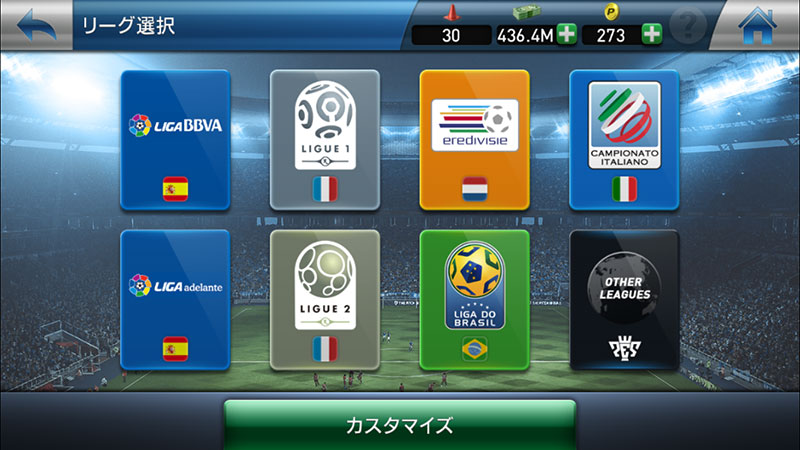800x450 pixels.
Task: Choose the Ligue 1 league tile
Action: tap(325, 140)
